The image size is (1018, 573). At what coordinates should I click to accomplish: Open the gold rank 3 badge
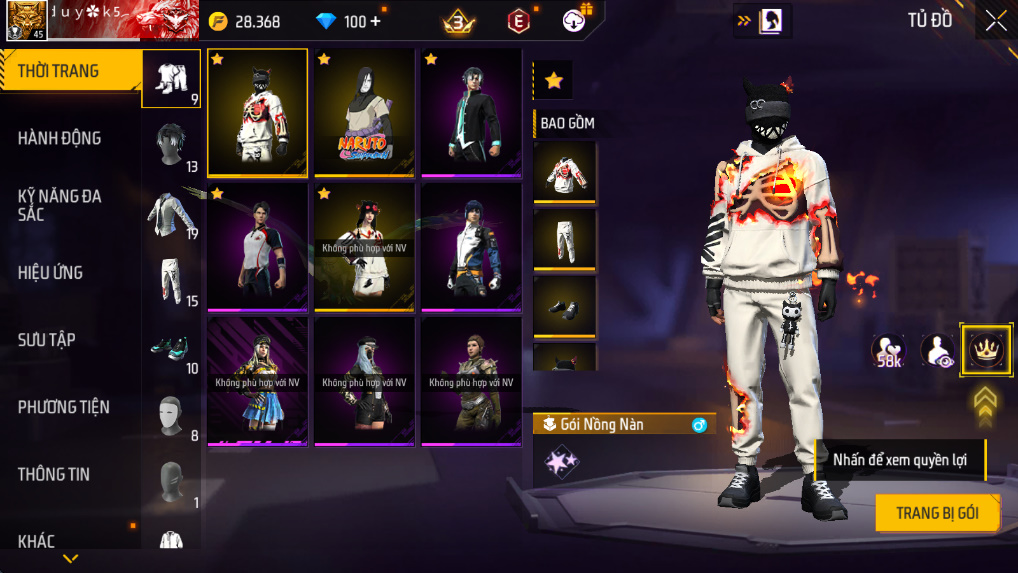[459, 21]
